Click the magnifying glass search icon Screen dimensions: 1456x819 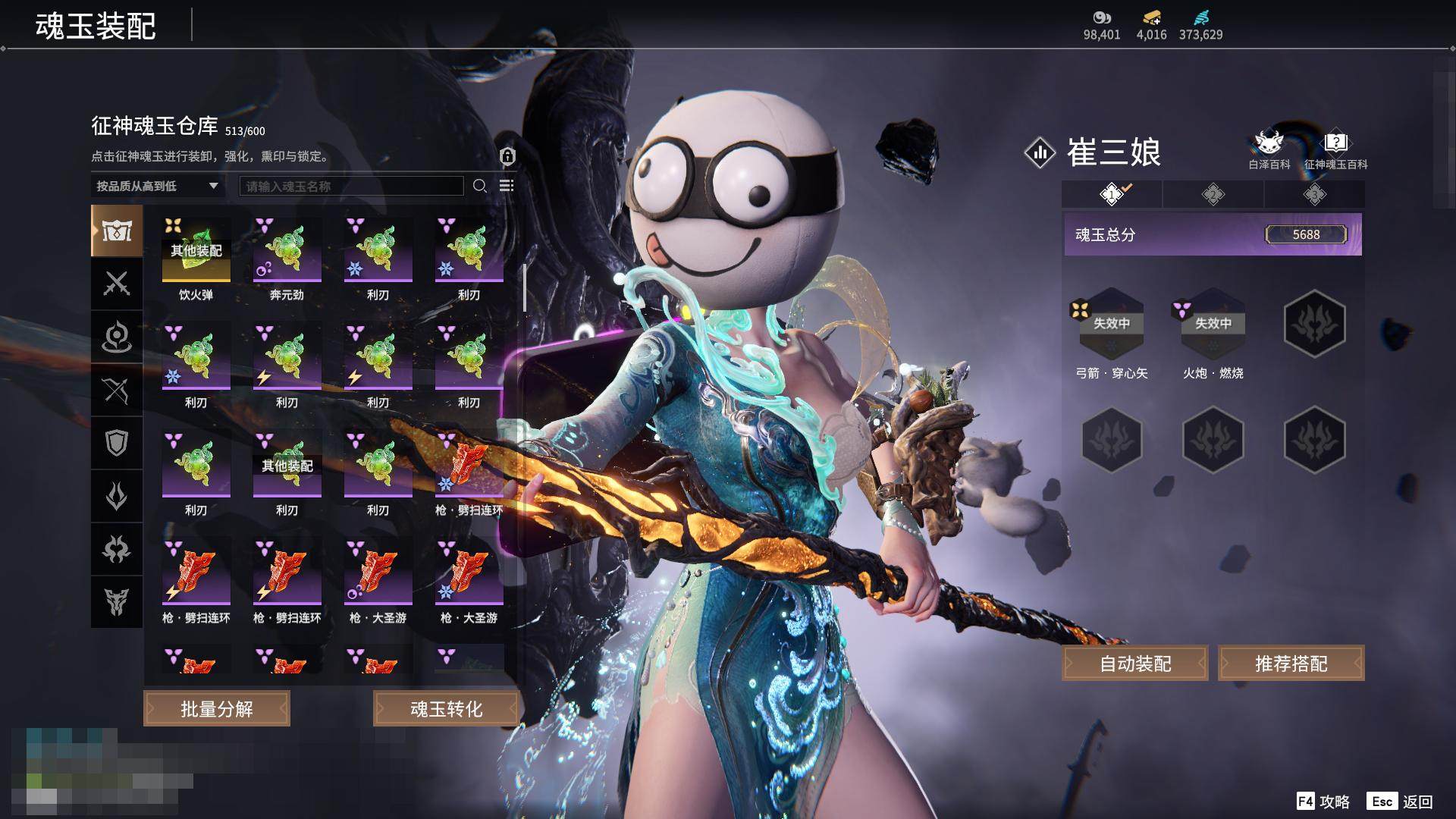coord(479,186)
